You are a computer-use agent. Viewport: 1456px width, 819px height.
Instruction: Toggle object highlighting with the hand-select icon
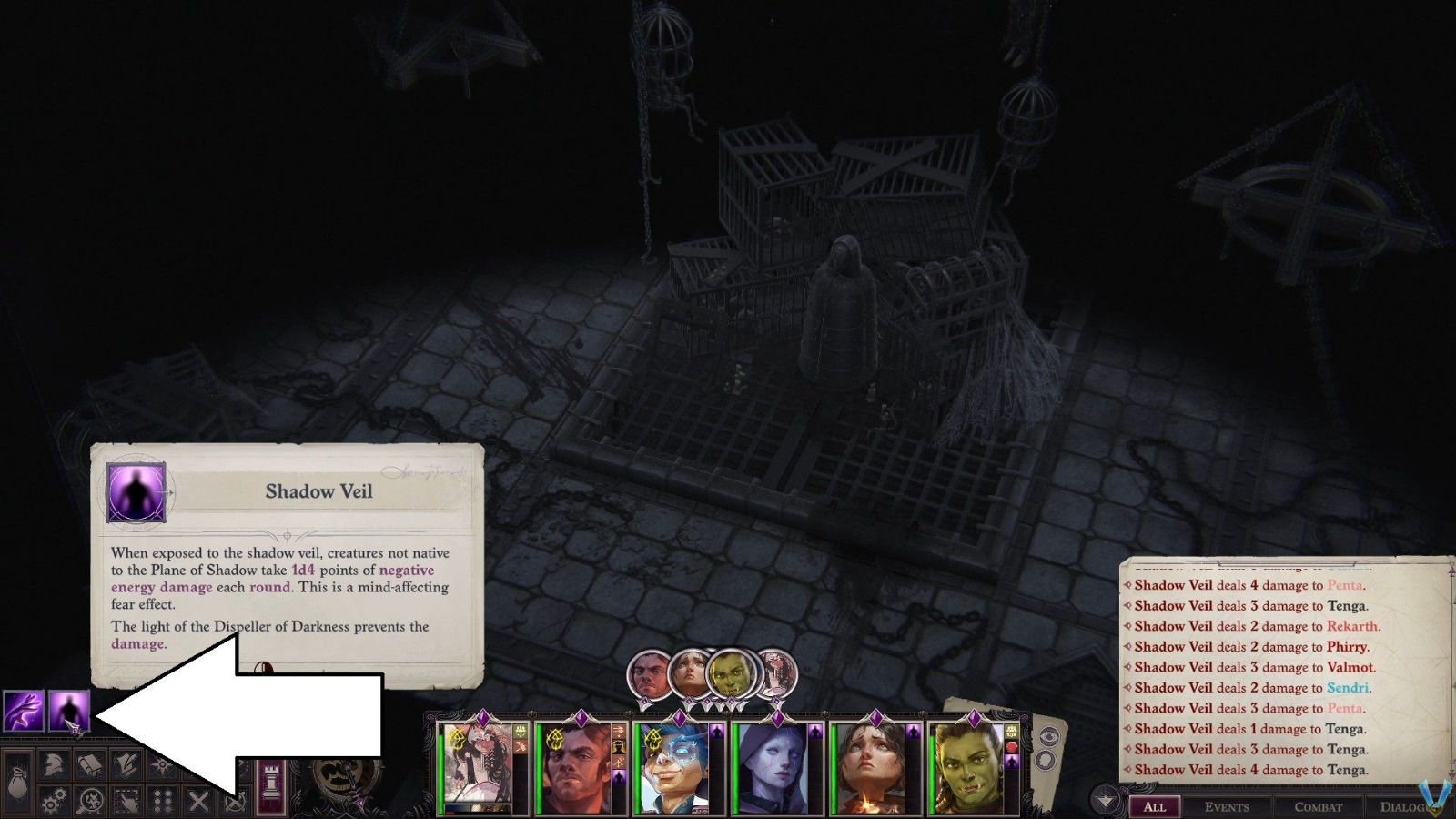pyautogui.click(x=126, y=802)
